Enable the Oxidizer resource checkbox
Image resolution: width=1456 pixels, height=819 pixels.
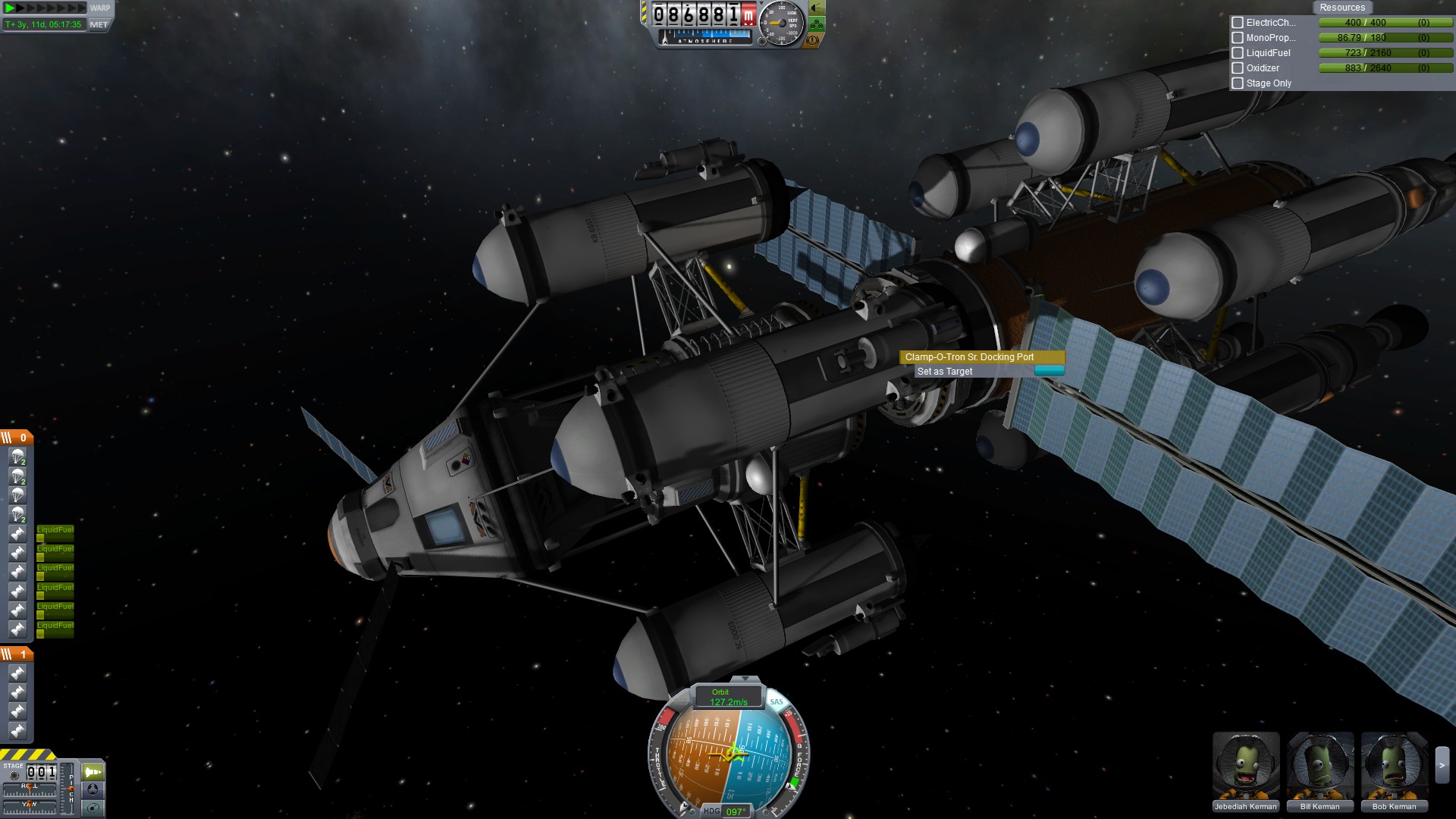(1238, 68)
